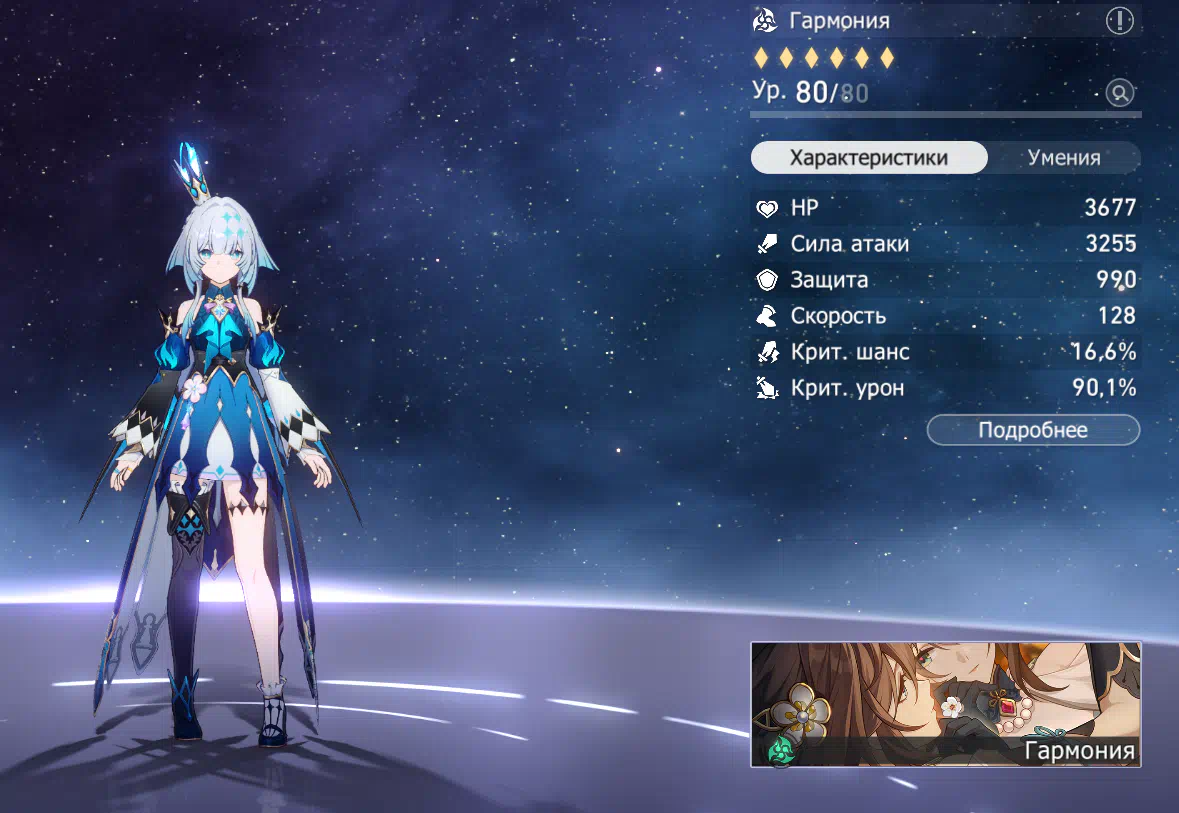Open the Гармония light cone card
The width and height of the screenshot is (1179, 813).
pos(945,705)
